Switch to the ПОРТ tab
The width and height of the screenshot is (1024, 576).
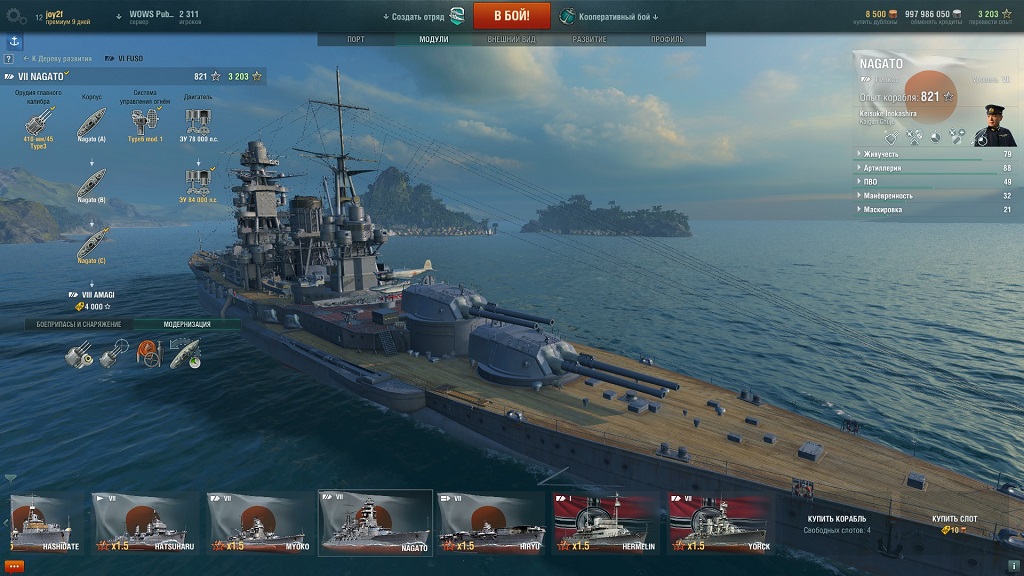355,39
